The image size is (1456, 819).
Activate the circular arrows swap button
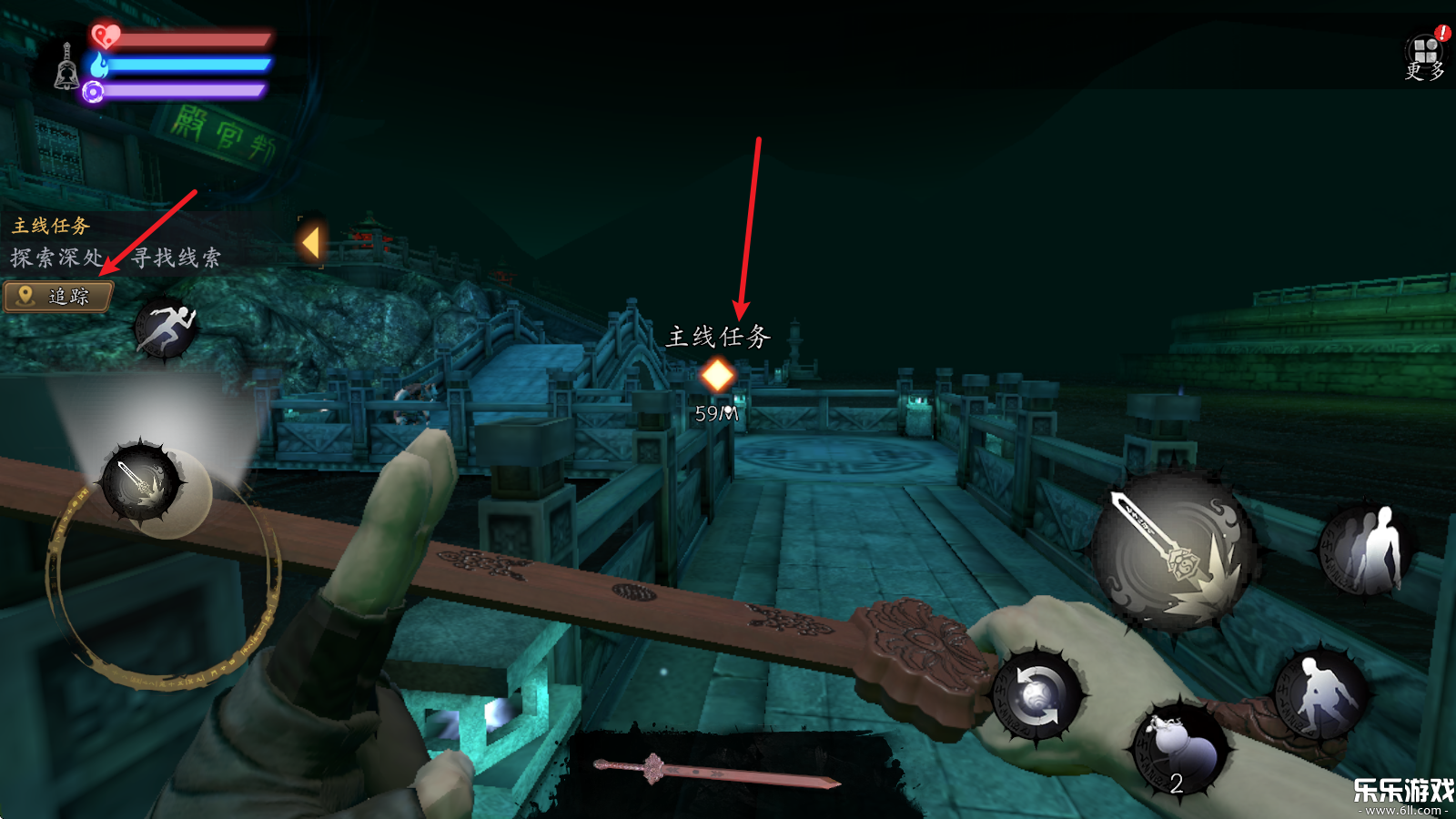coord(1036,695)
